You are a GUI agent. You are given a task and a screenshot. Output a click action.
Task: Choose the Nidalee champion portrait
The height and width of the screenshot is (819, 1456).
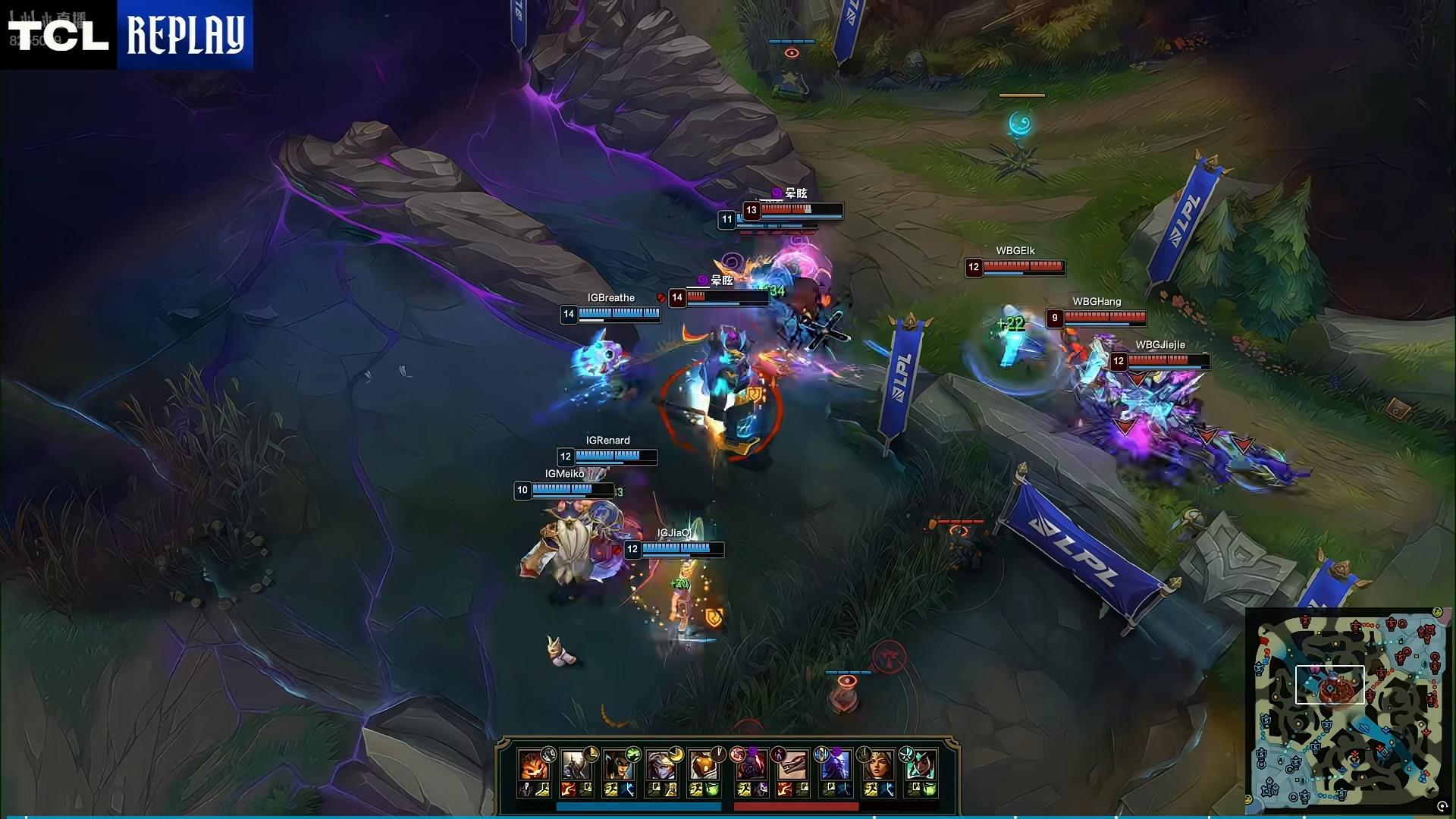[x=619, y=766]
